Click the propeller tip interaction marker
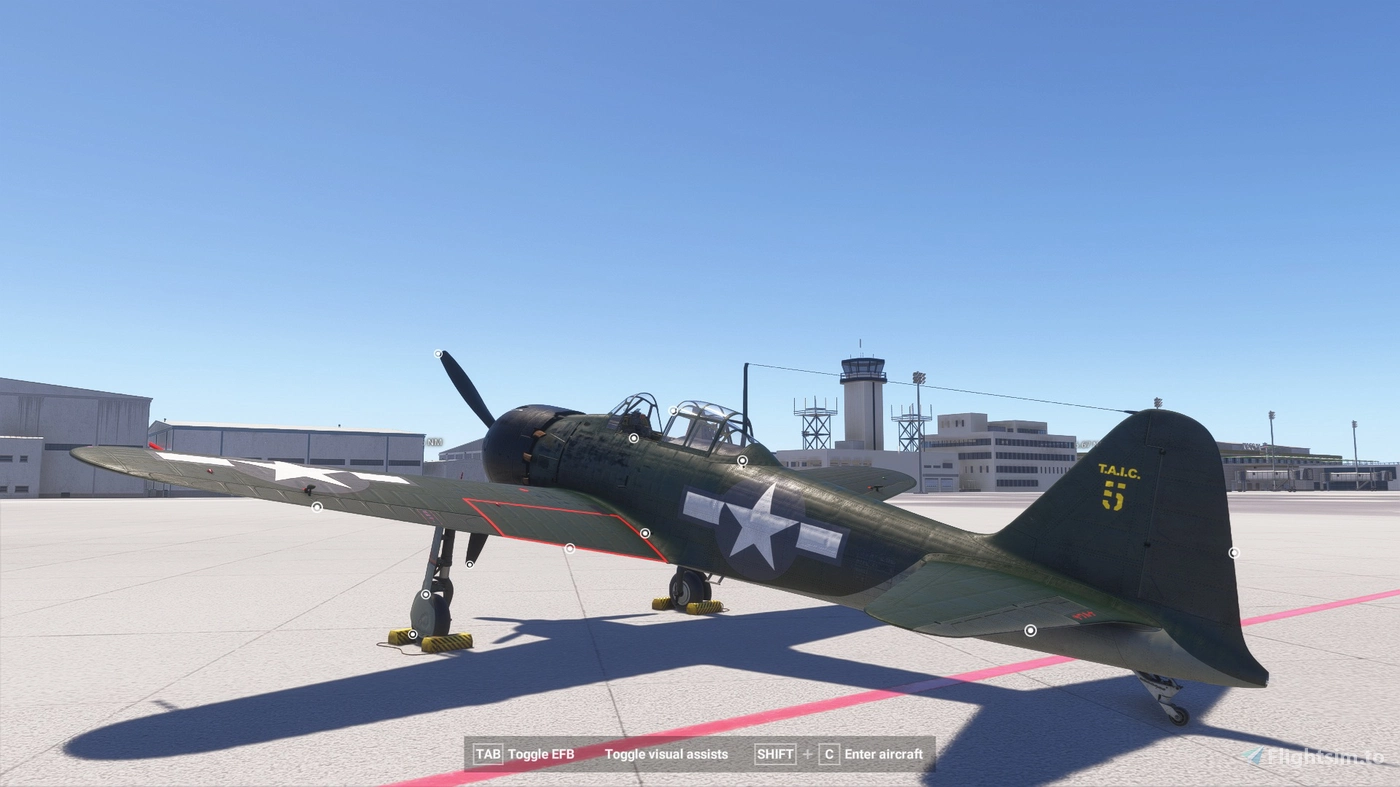 (x=437, y=352)
